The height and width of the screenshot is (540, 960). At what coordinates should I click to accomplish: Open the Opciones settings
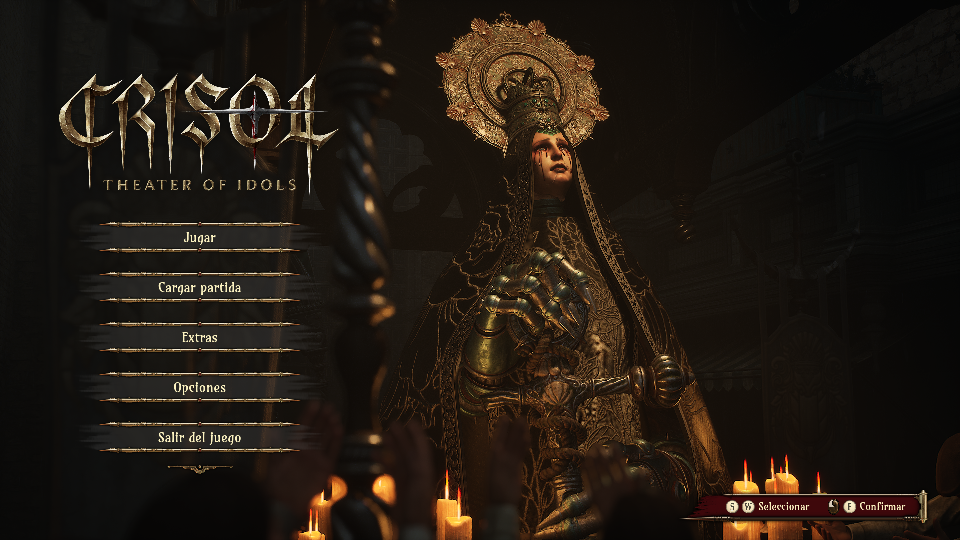(x=200, y=388)
